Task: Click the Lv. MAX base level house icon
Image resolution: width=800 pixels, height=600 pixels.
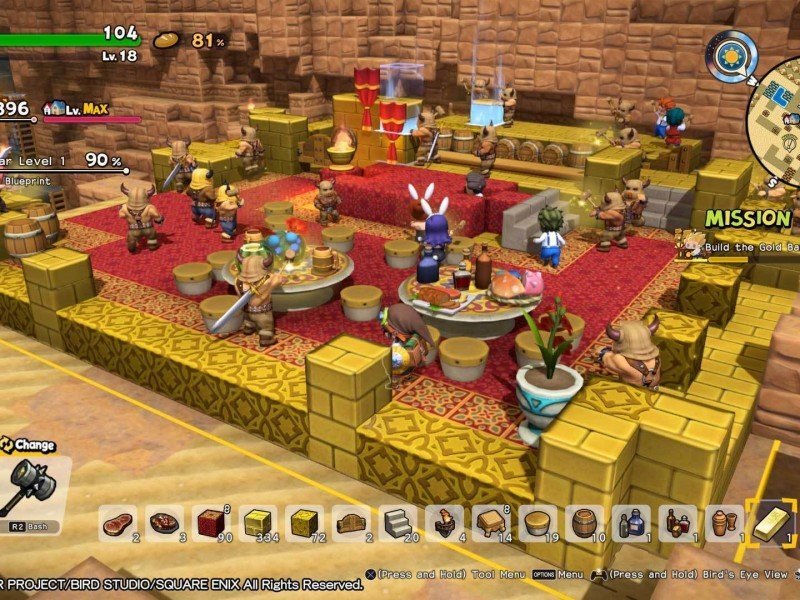Action: [57, 107]
